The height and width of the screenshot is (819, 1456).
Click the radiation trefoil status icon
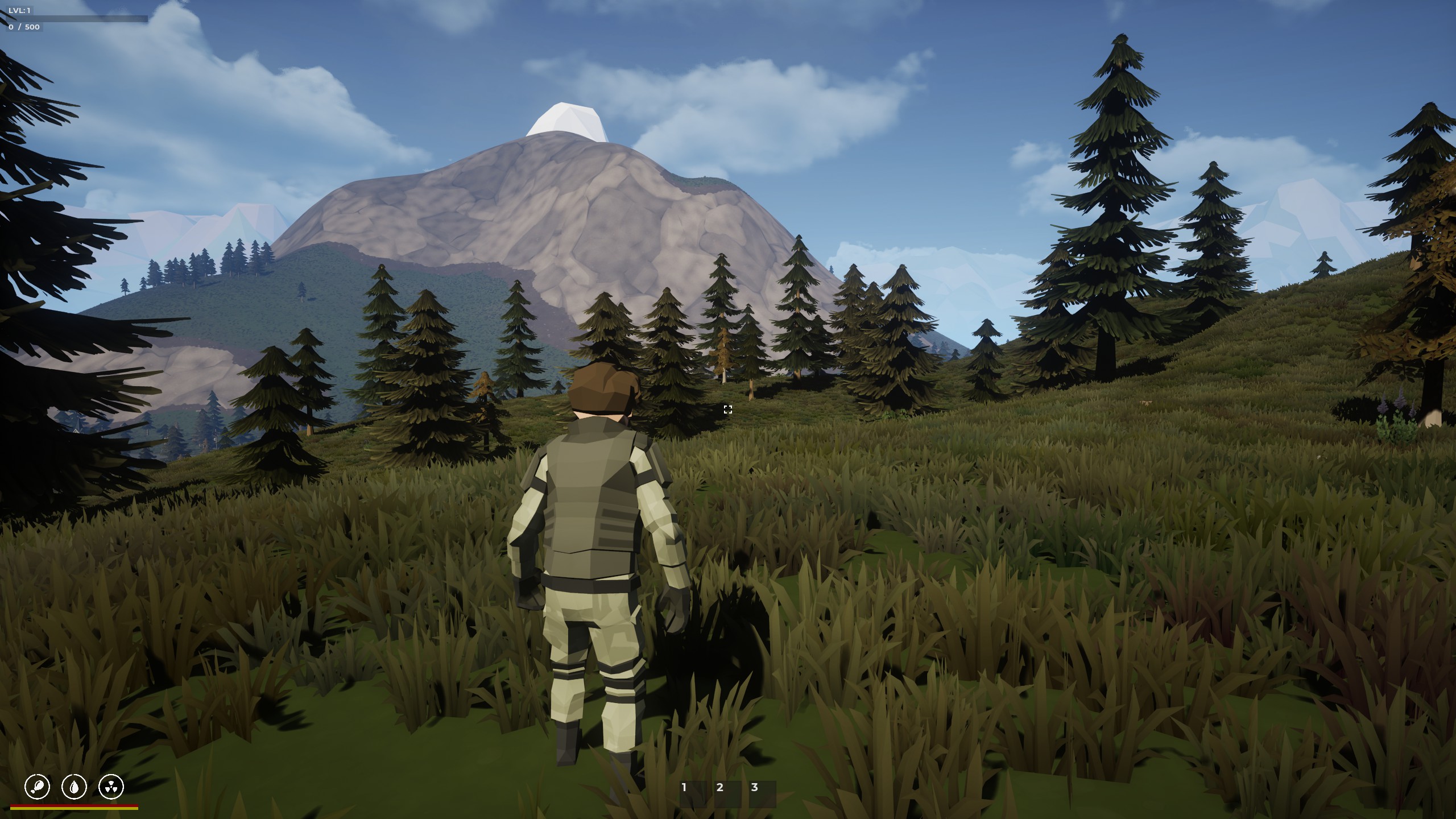click(111, 787)
